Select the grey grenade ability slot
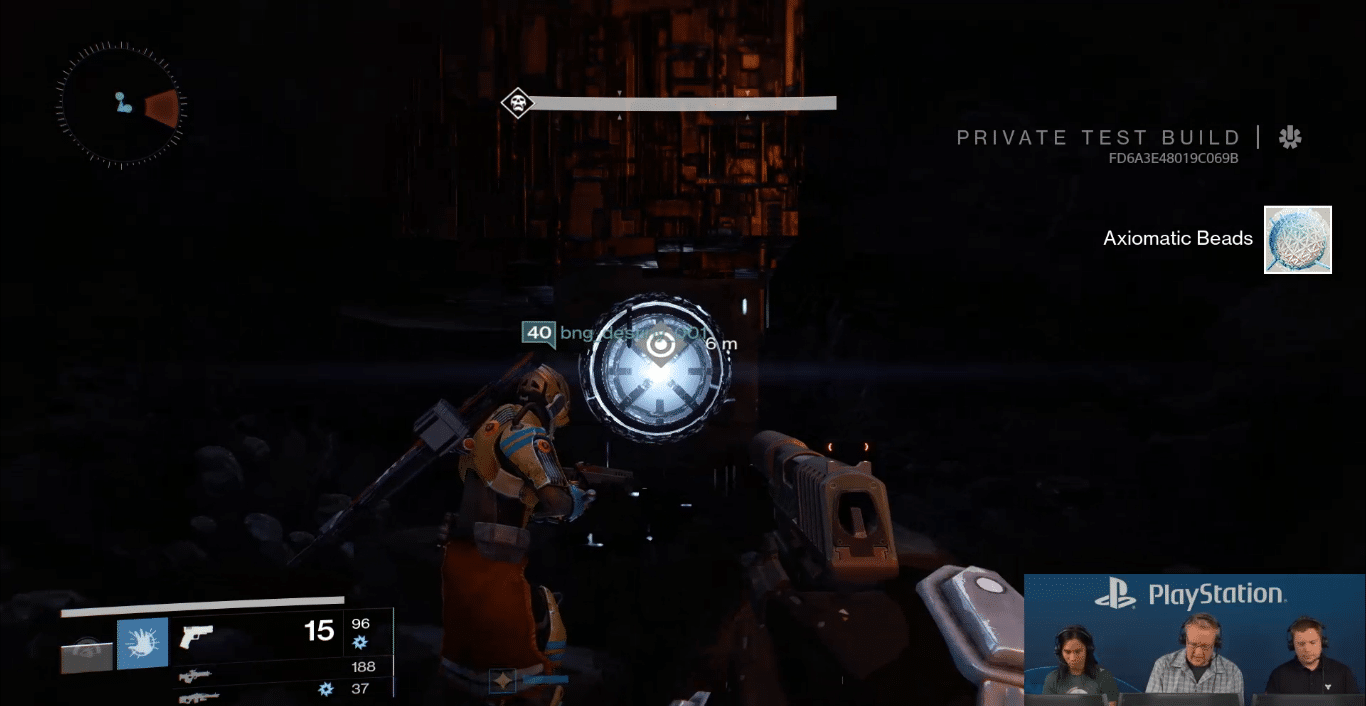The width and height of the screenshot is (1366, 706). pos(86,656)
